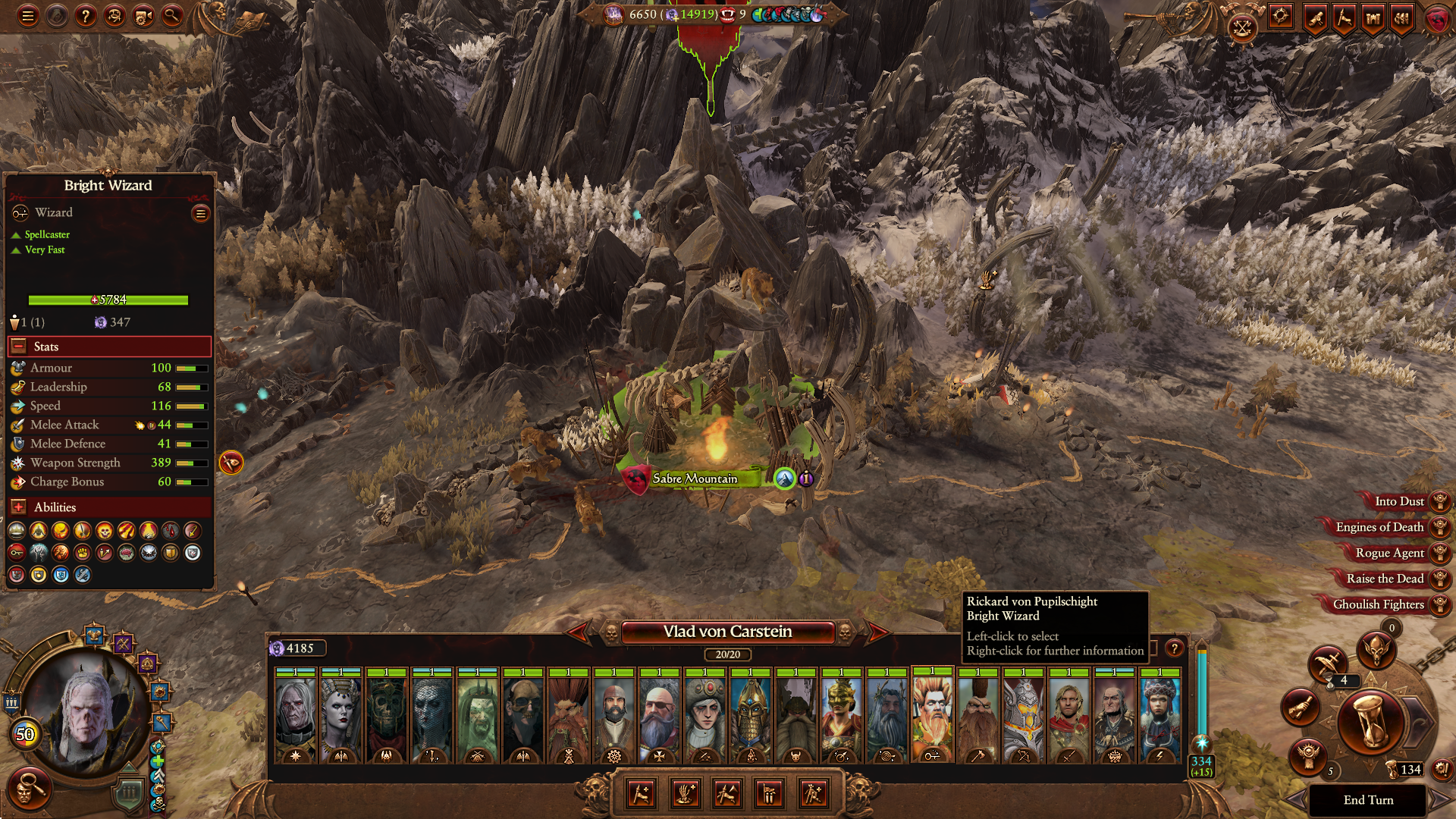1456x819 pixels.
Task: Expand the Abilities section
Action: point(19,507)
